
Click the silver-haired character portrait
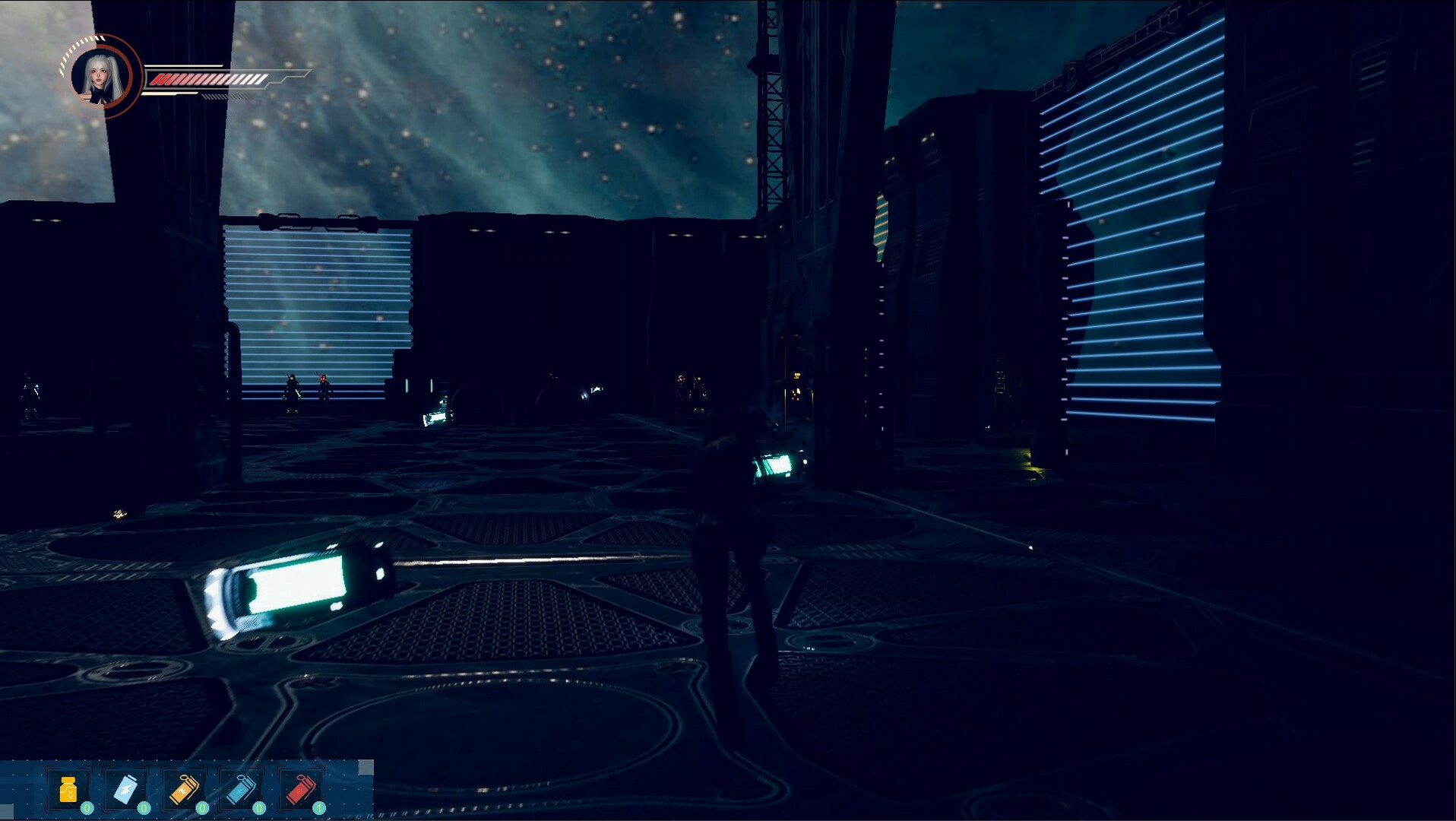(x=100, y=77)
